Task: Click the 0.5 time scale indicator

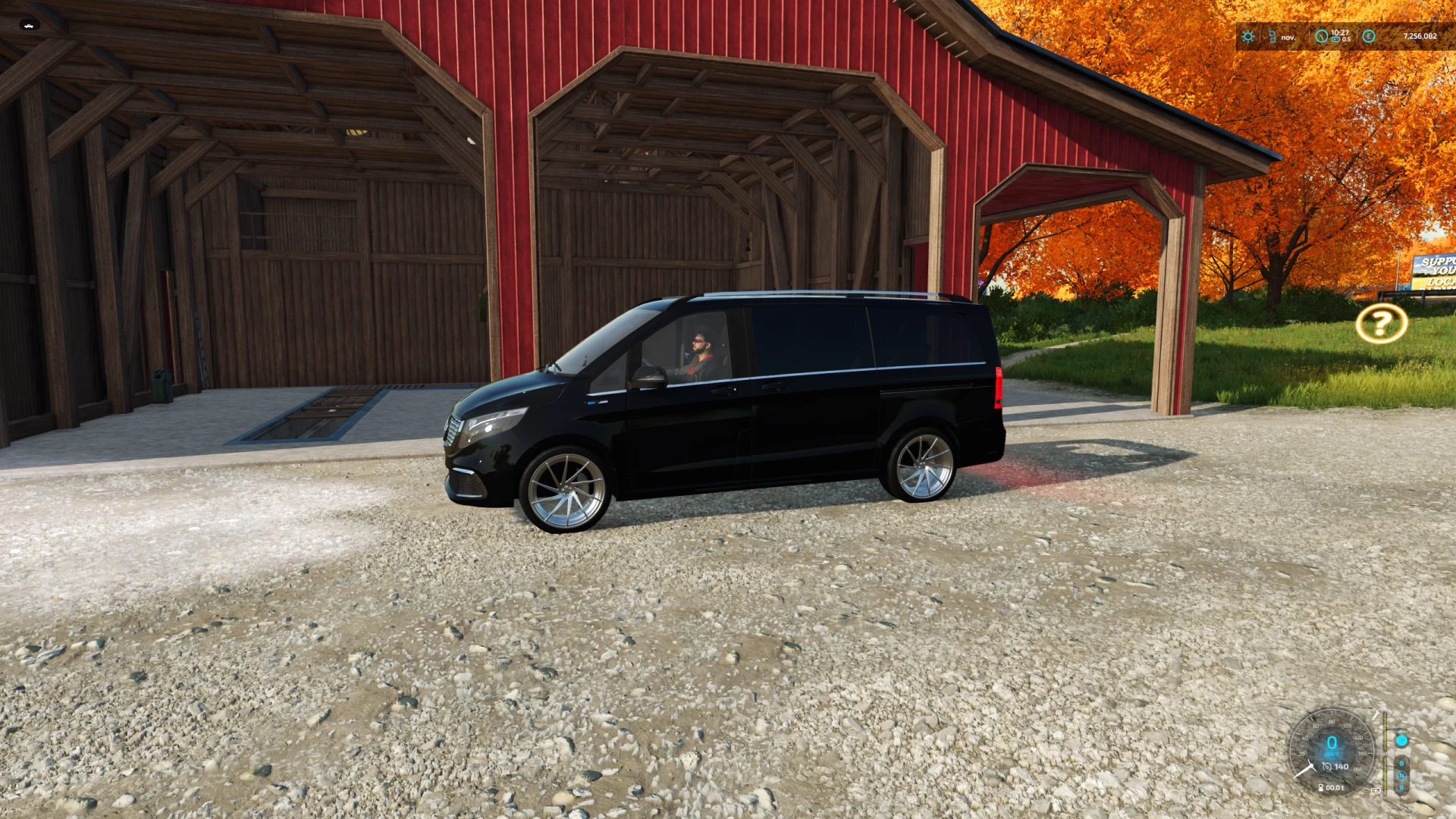Action: pyautogui.click(x=1346, y=39)
